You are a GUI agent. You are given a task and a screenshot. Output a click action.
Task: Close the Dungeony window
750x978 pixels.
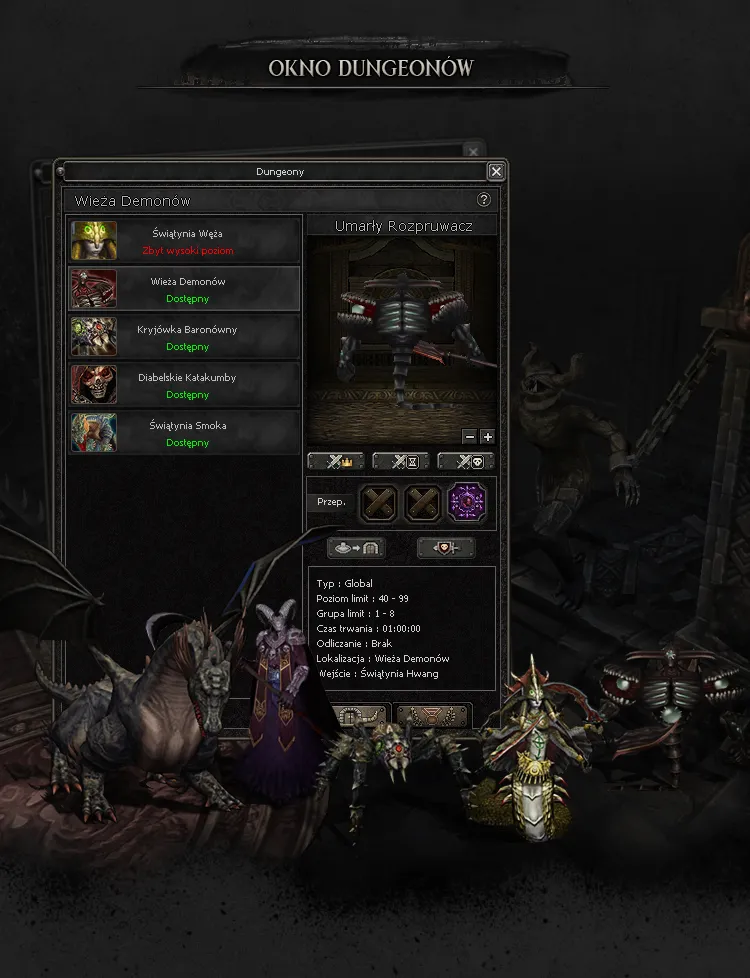(x=496, y=172)
